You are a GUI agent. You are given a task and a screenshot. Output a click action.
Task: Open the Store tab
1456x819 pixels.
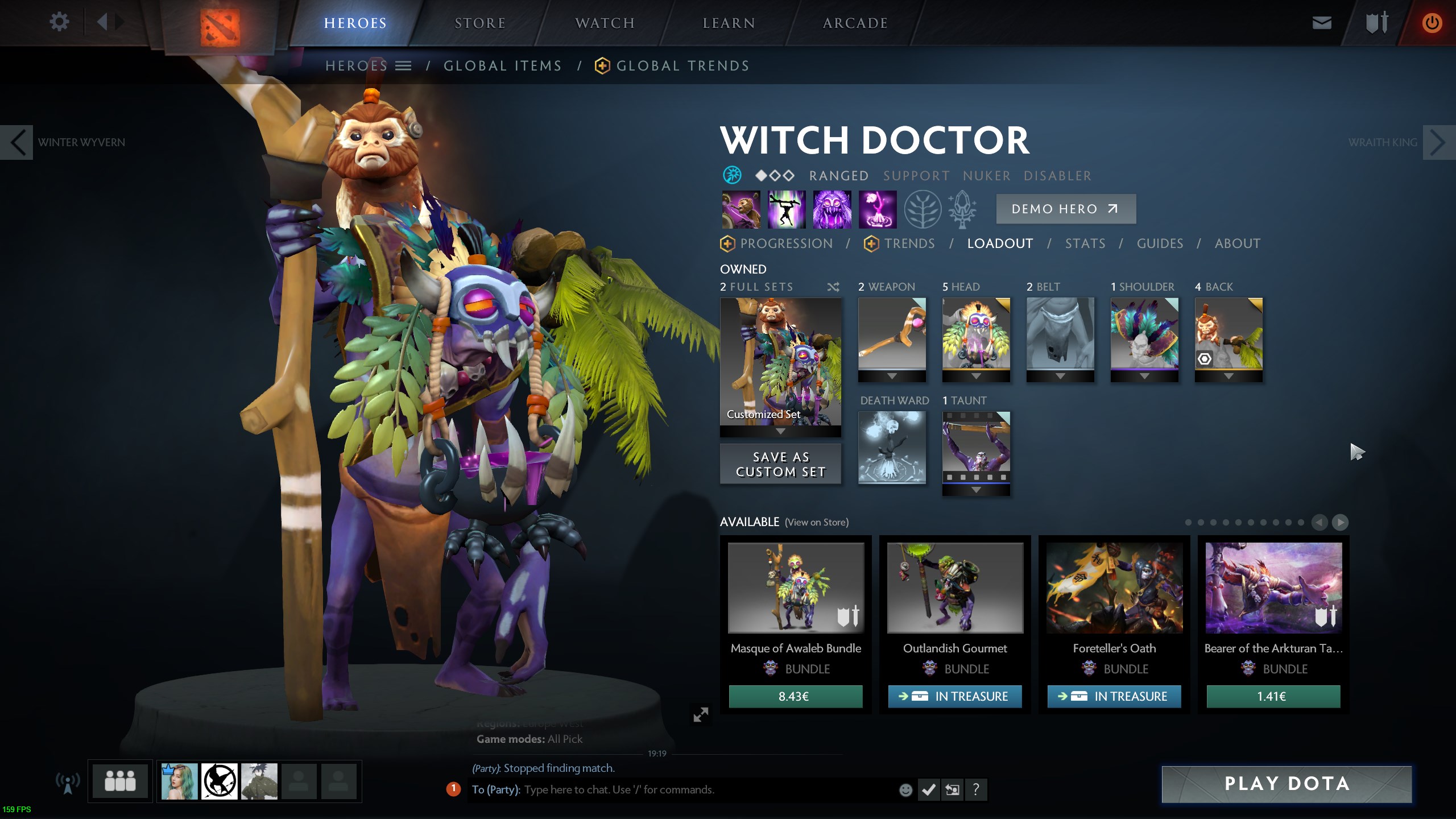[x=479, y=23]
